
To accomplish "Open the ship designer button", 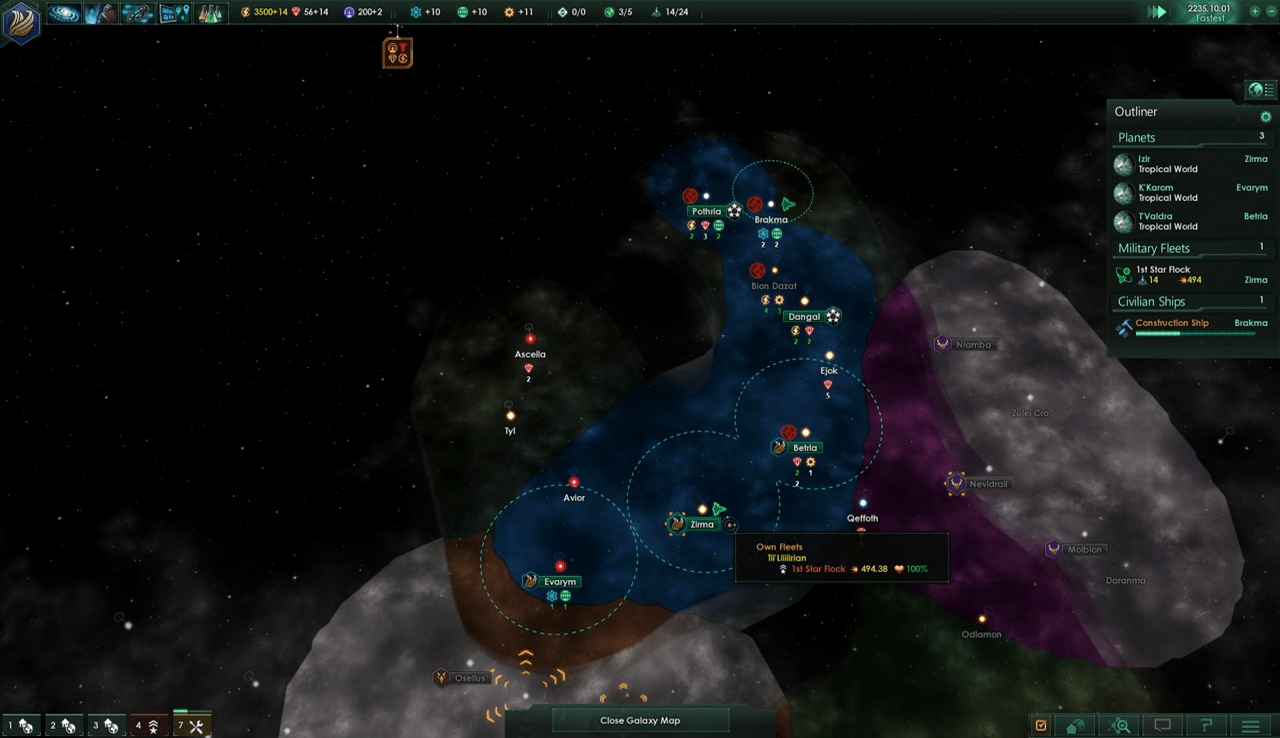I will (137, 13).
